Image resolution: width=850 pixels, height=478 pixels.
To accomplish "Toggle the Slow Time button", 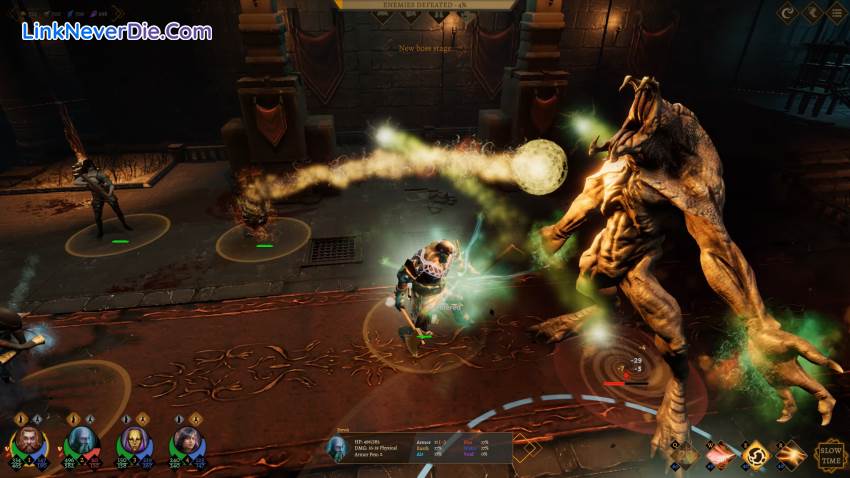I will click(x=831, y=456).
